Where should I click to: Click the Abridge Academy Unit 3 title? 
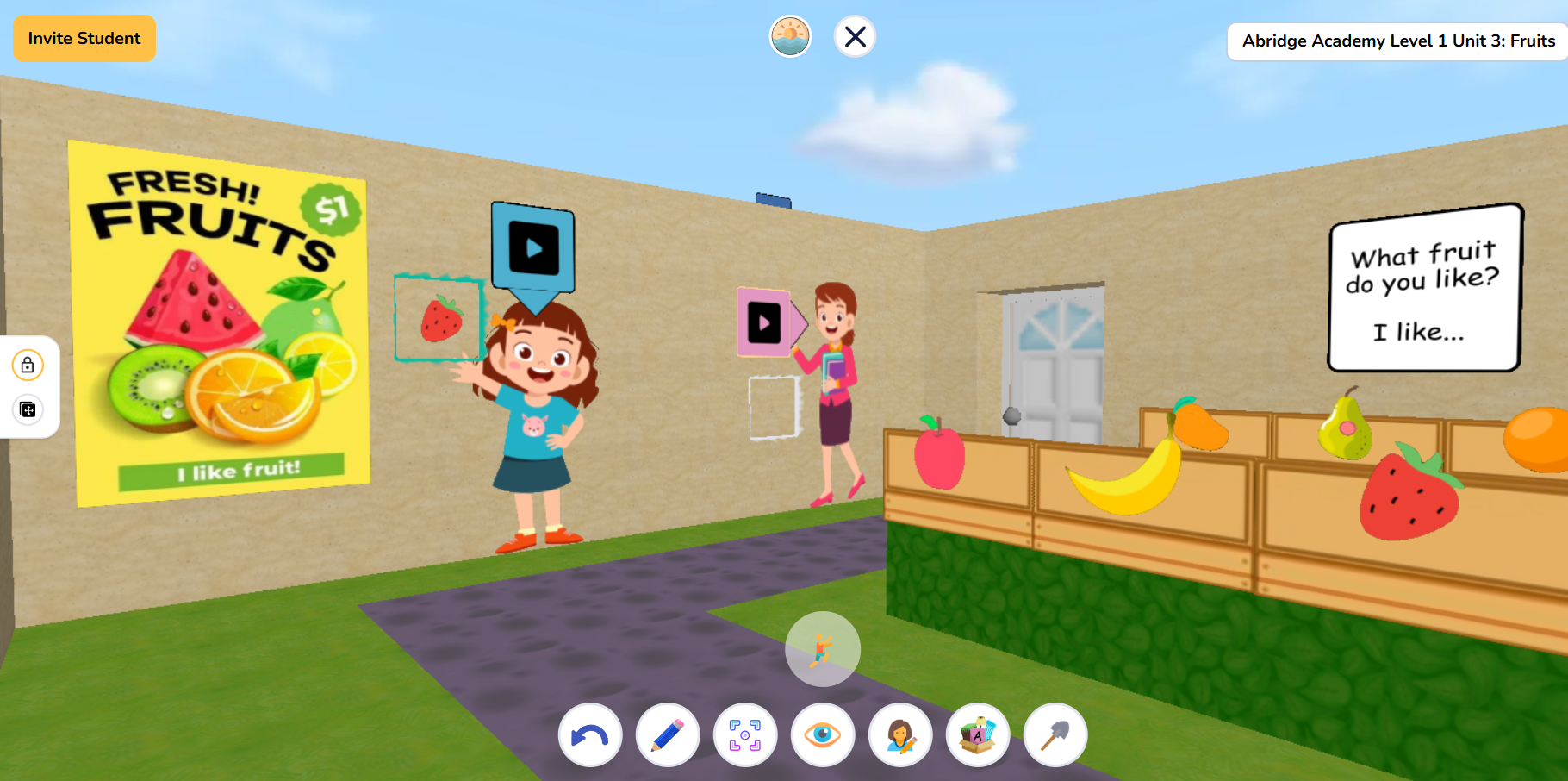[x=1396, y=41]
